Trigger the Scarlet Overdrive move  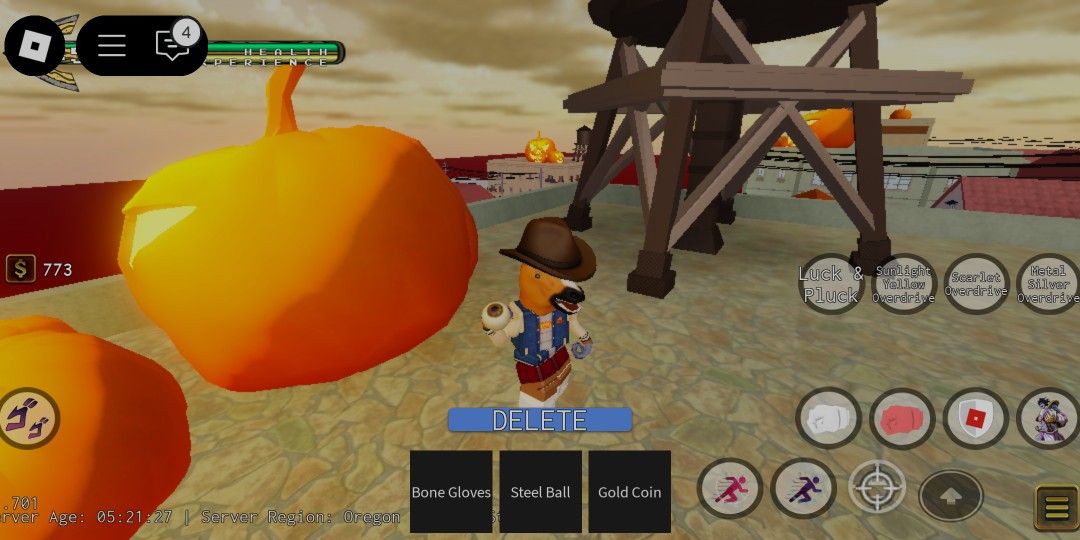coord(976,284)
